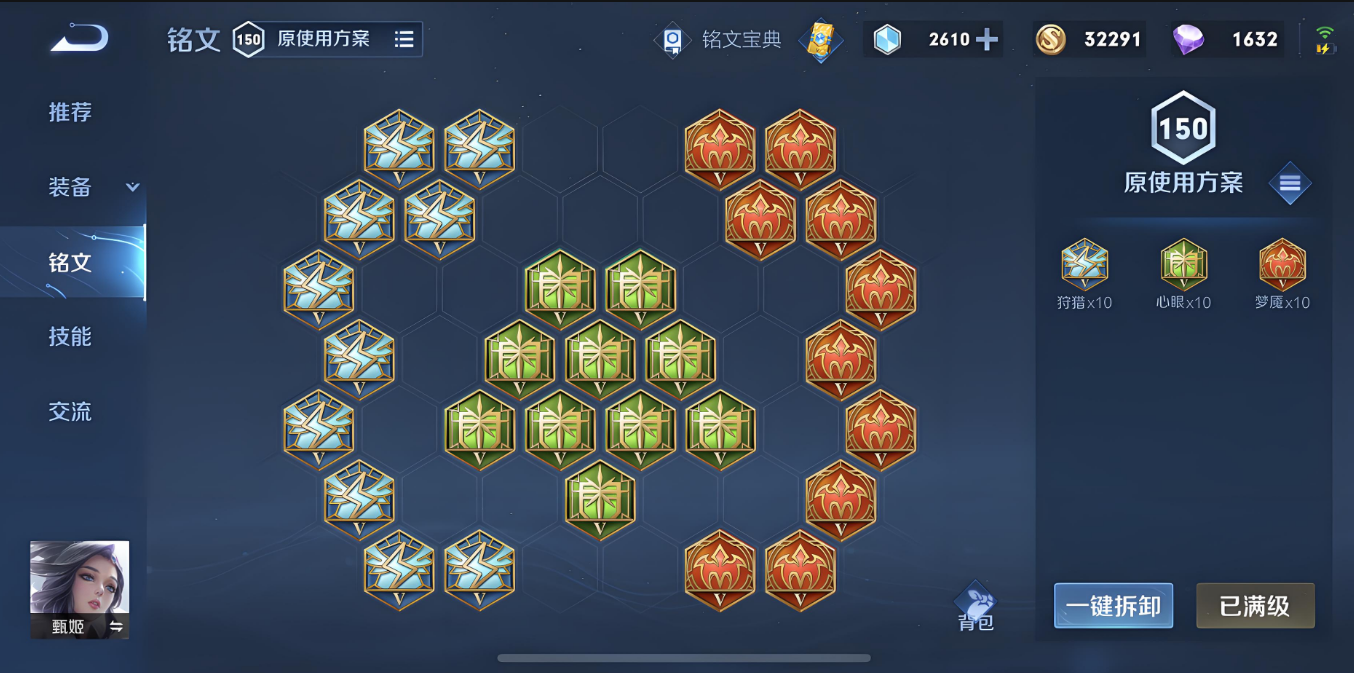The image size is (1354, 673).
Task: Tap the gold coin currency icon
Action: click(x=1051, y=39)
